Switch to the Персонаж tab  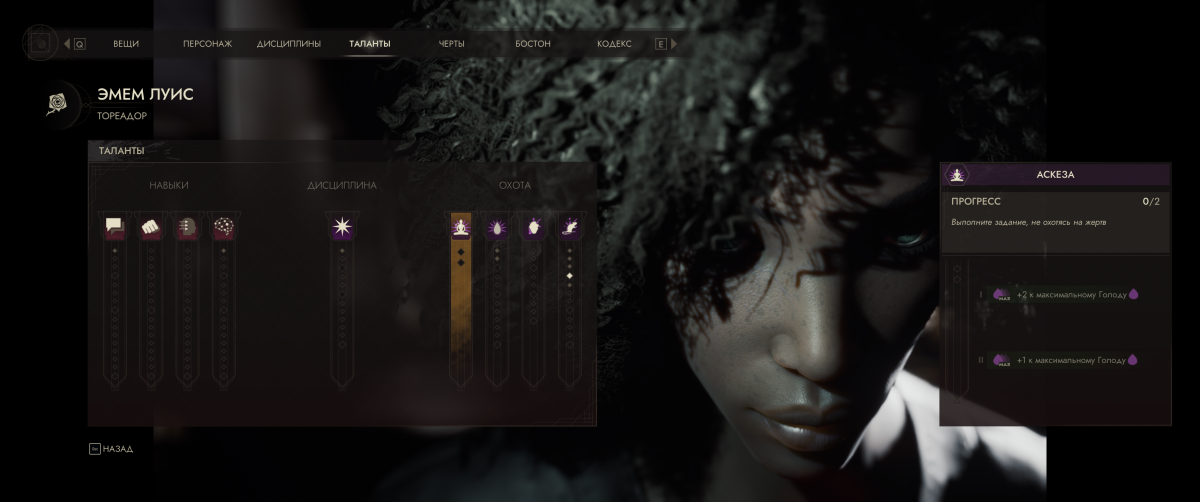point(207,44)
